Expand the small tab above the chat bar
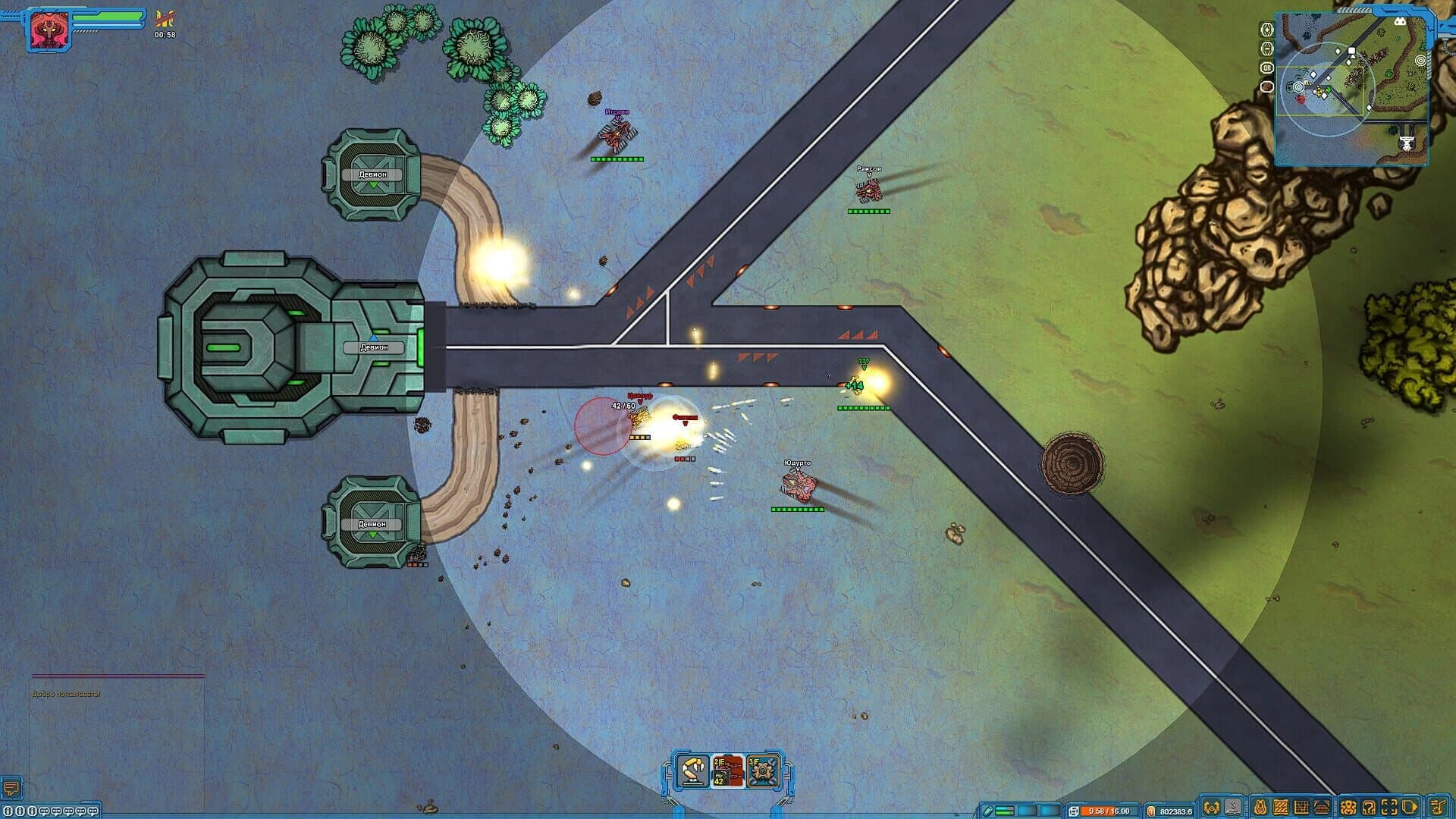 pyautogui.click(x=89, y=802)
